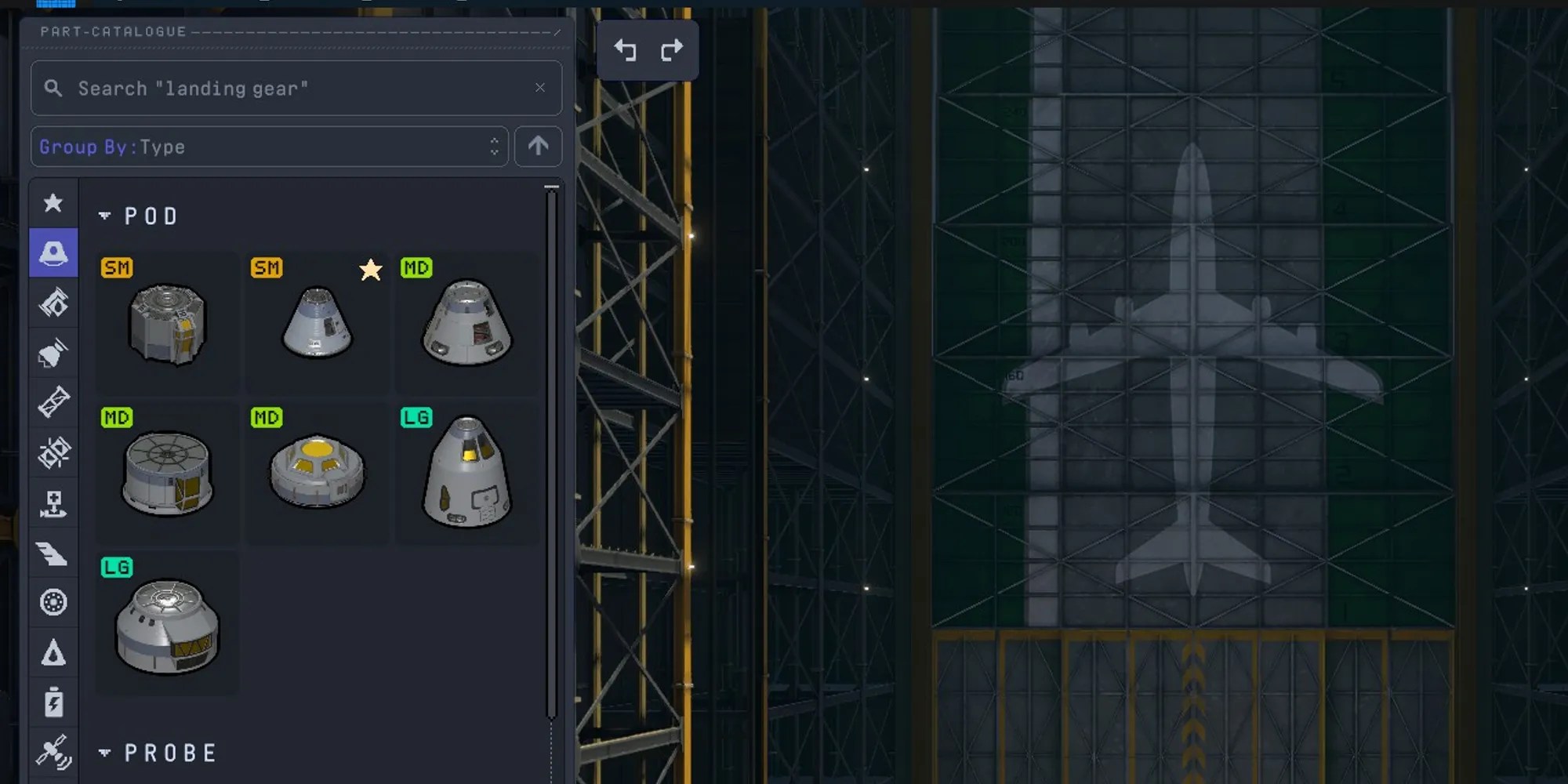1568x784 pixels.
Task: Open the Wheels parts category
Action: pyautogui.click(x=53, y=602)
